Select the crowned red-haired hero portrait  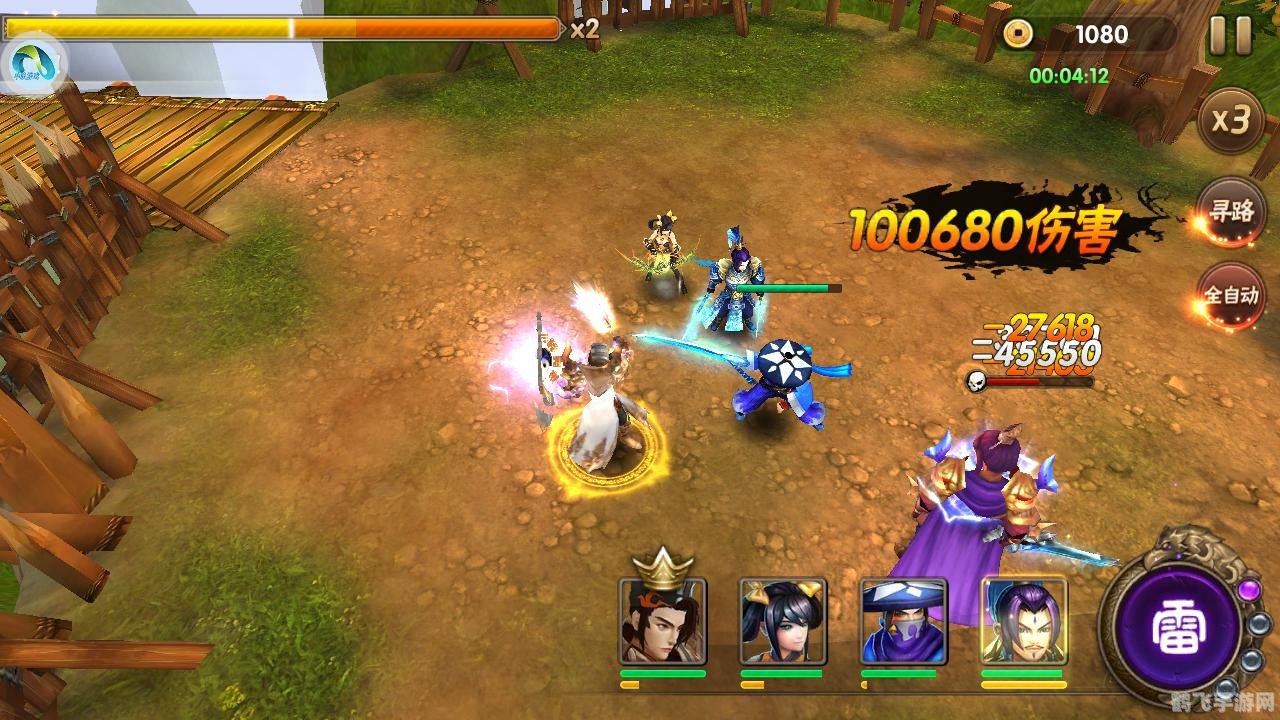pyautogui.click(x=662, y=621)
